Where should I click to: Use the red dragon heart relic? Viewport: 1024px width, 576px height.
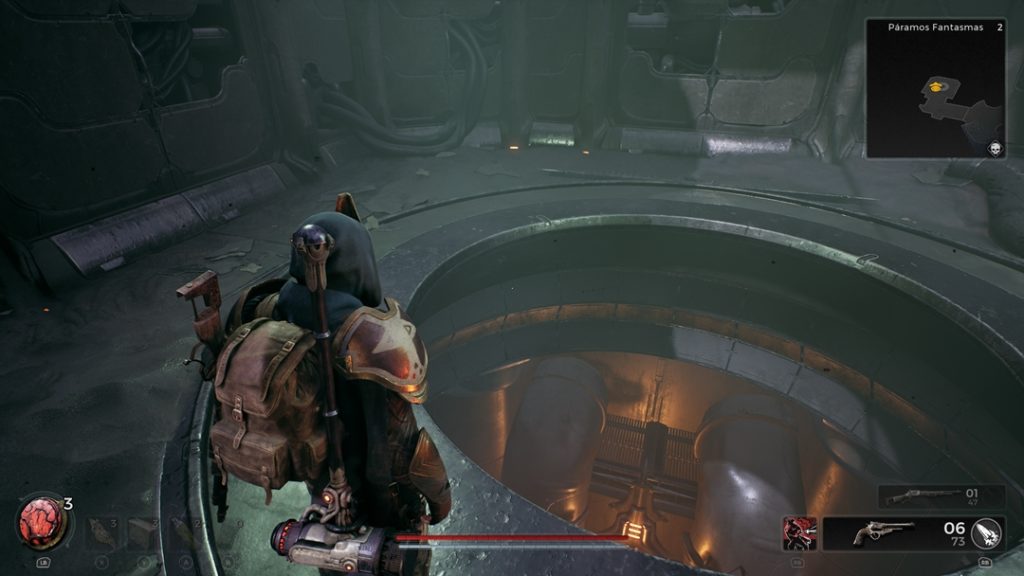[x=41, y=522]
